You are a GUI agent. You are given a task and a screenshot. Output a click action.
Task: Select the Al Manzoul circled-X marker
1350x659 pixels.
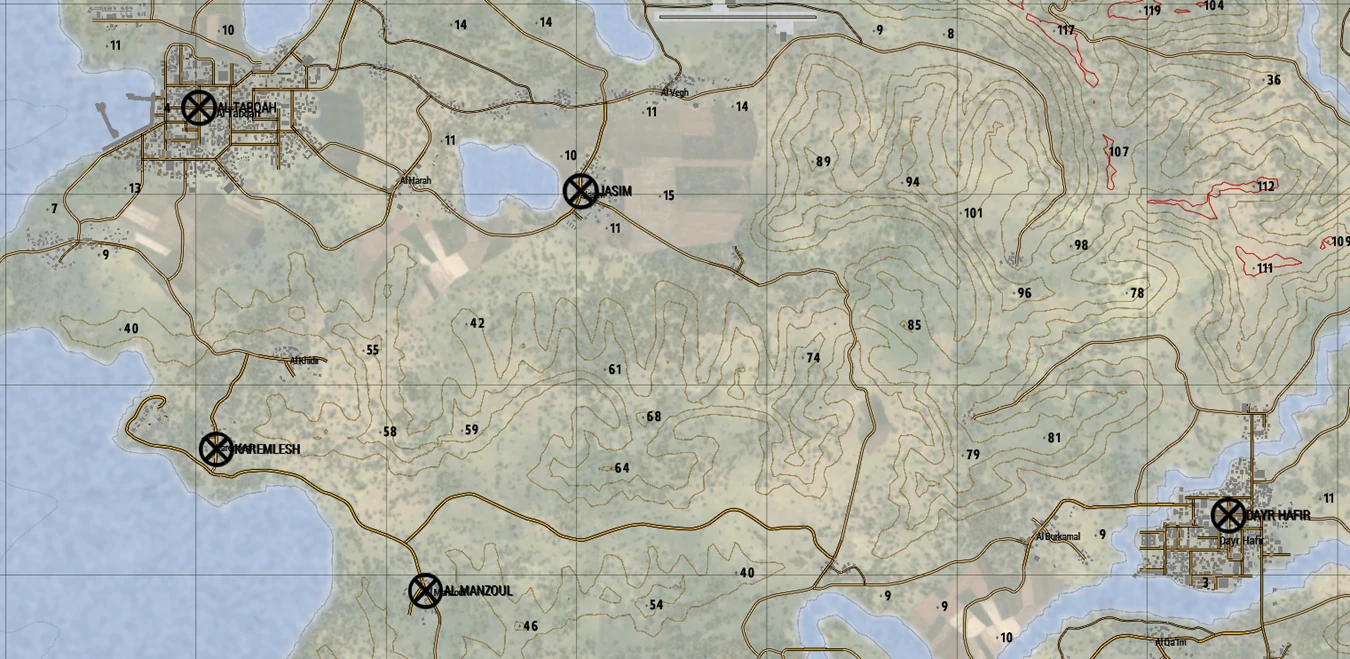tap(425, 591)
